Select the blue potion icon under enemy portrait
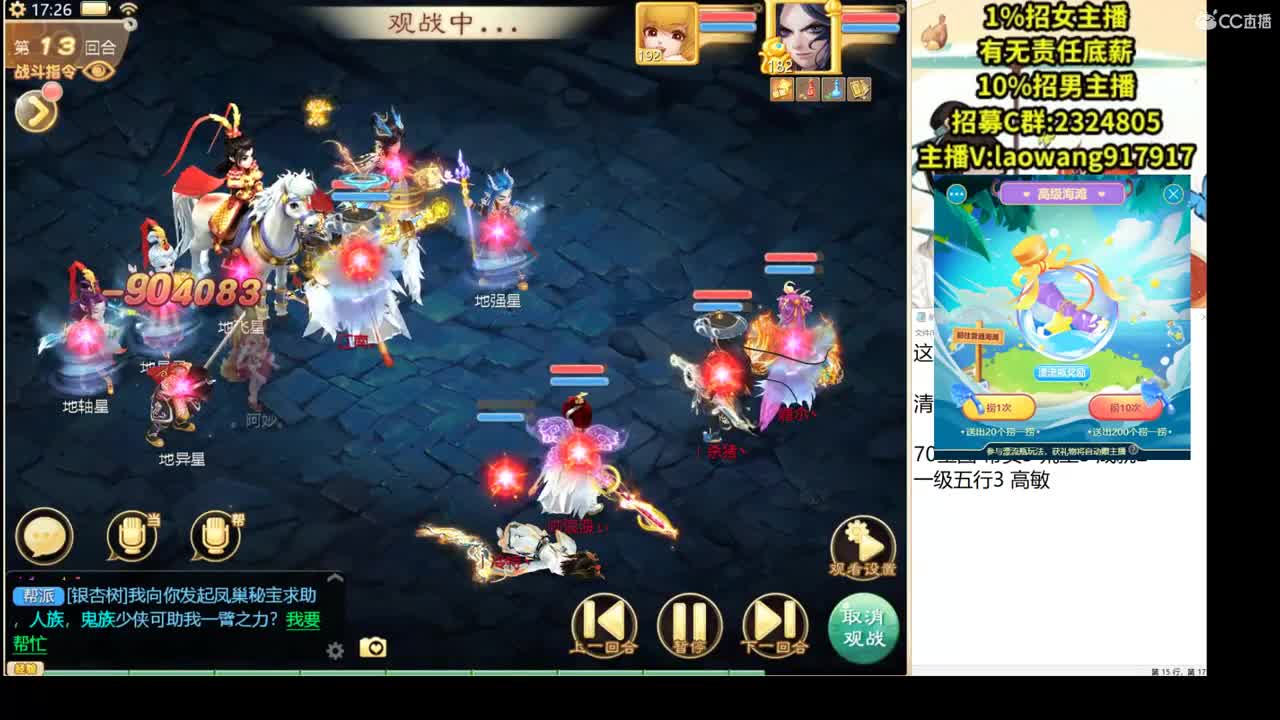This screenshot has height=720, width=1280. pyautogui.click(x=832, y=89)
